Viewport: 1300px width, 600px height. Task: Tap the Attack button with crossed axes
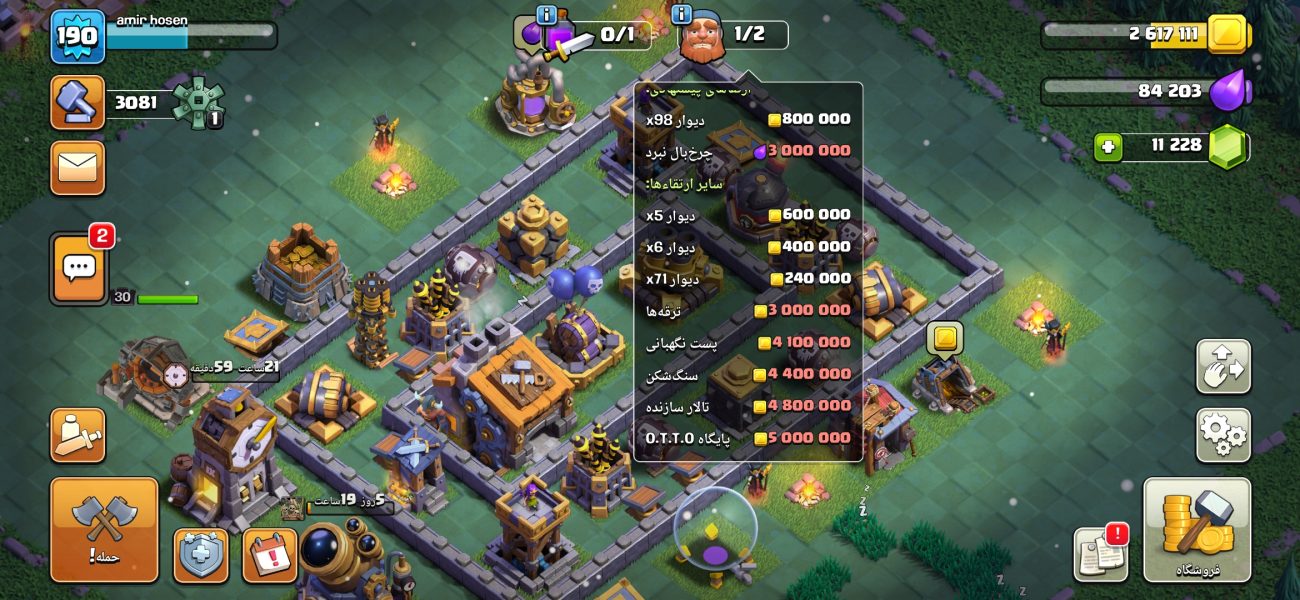click(x=104, y=529)
